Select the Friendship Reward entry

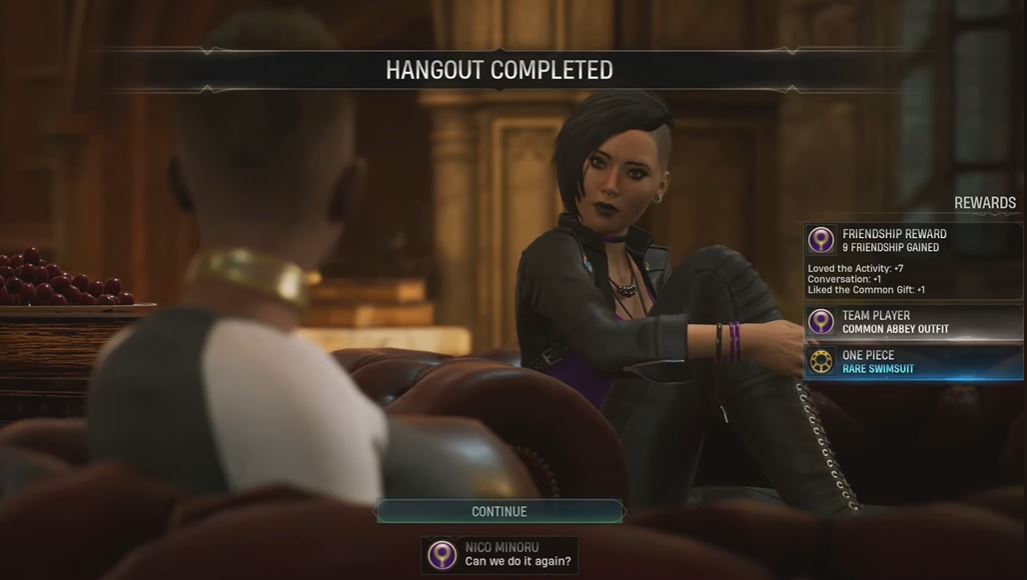(912, 241)
